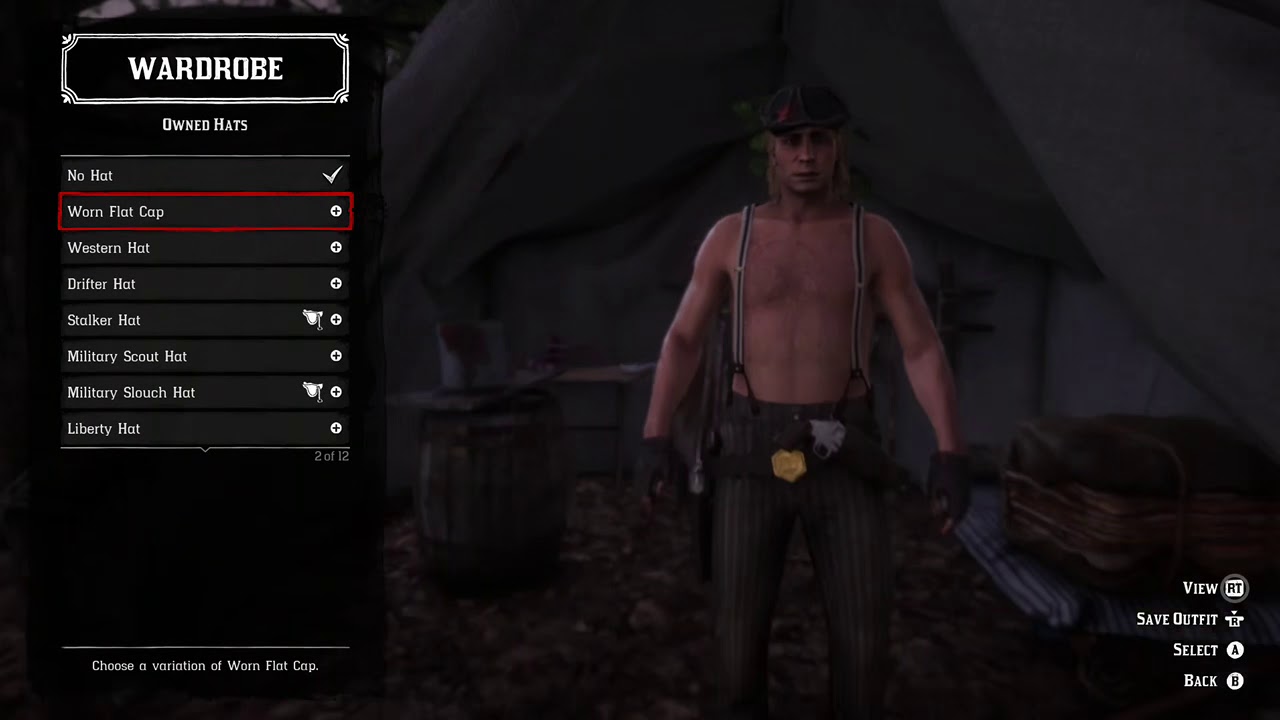
Task: Click the Save Outfit prompt label
Action: pyautogui.click(x=1177, y=619)
